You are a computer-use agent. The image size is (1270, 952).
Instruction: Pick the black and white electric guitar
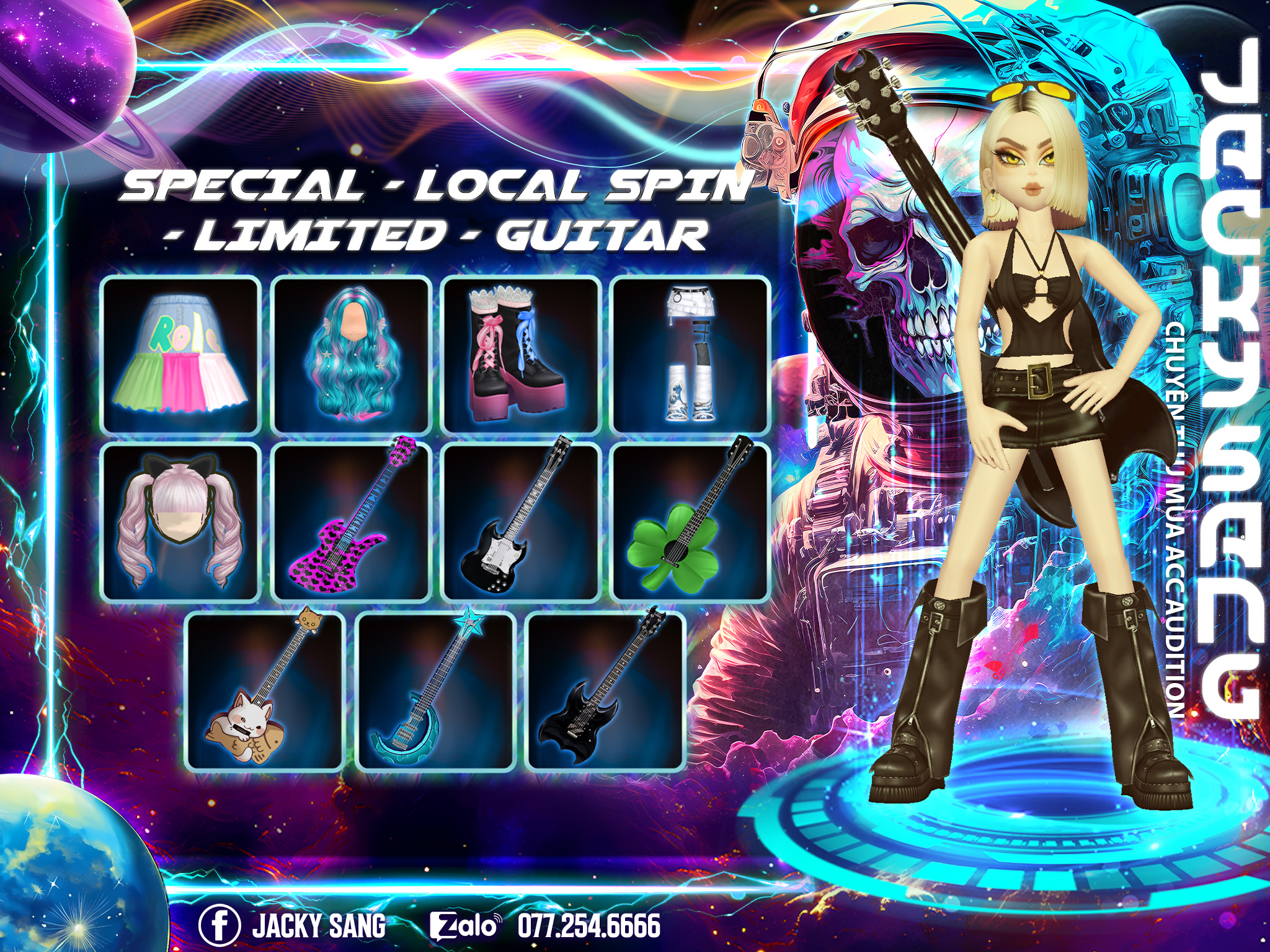[521, 522]
